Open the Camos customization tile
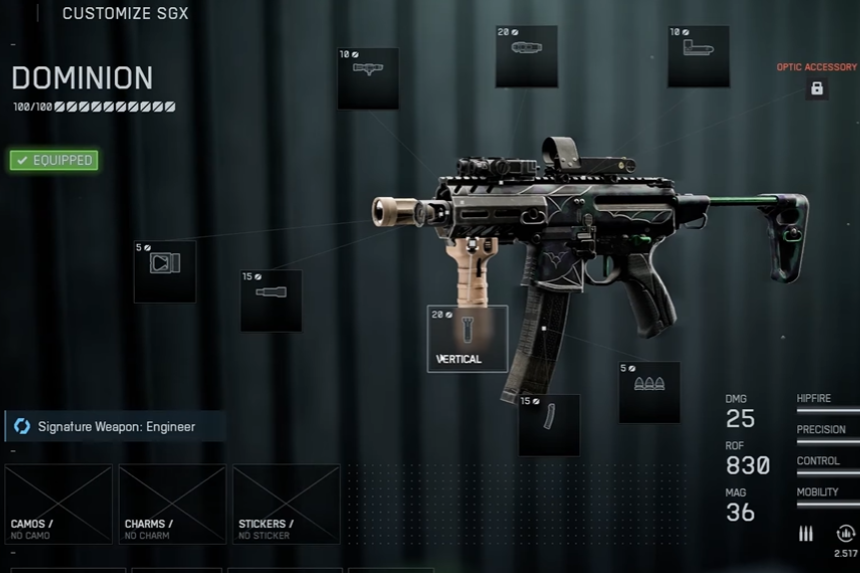Image resolution: width=860 pixels, height=573 pixels. pos(59,504)
